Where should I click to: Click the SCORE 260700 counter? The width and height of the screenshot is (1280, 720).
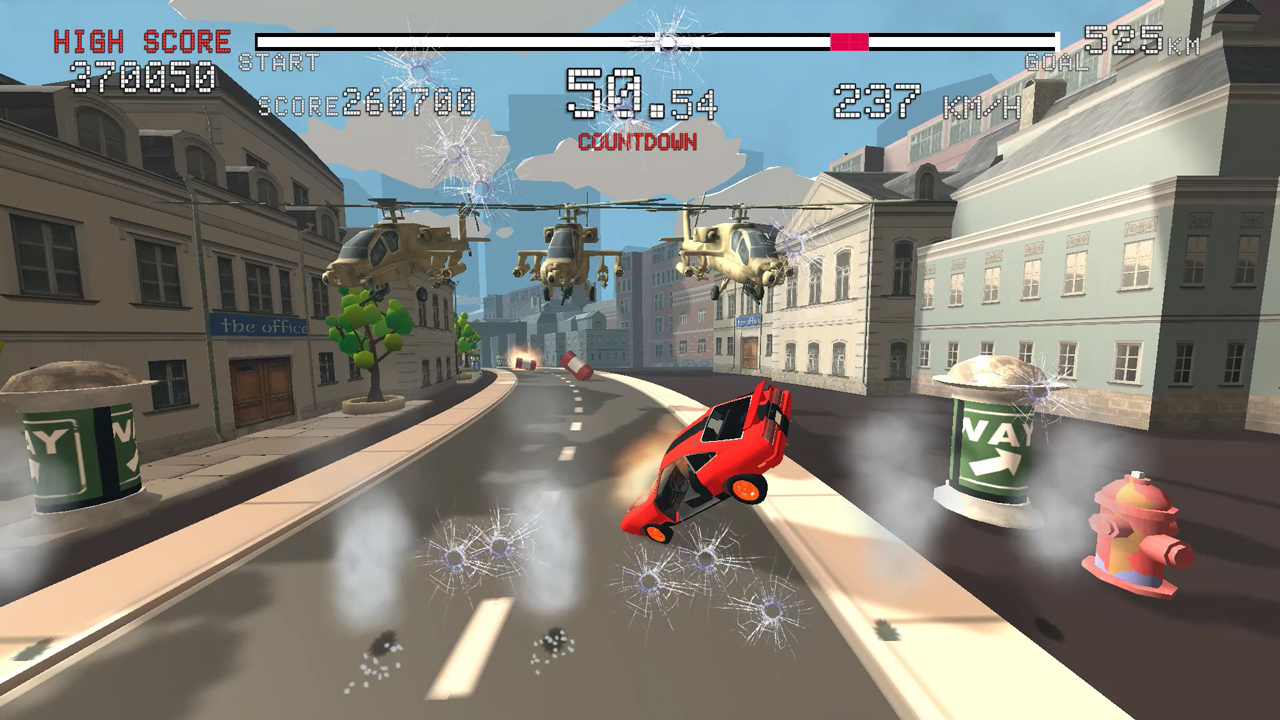(x=363, y=102)
